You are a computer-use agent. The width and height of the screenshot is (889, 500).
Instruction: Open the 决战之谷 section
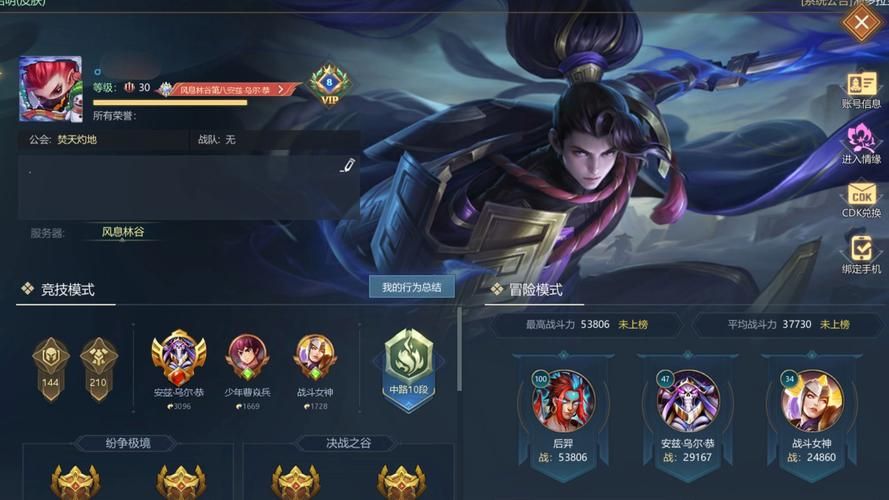pos(348,443)
